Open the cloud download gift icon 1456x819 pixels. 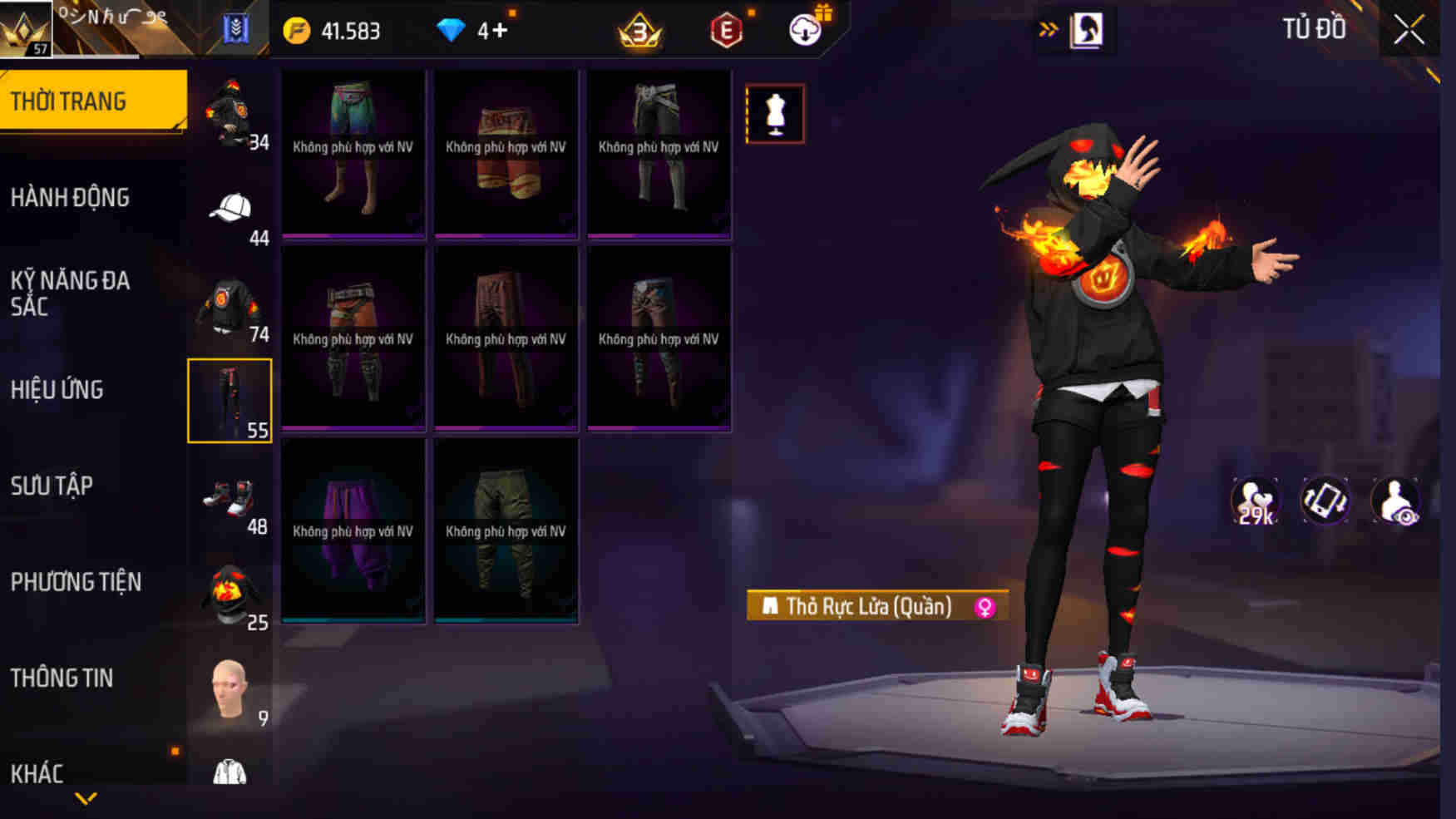tap(802, 30)
